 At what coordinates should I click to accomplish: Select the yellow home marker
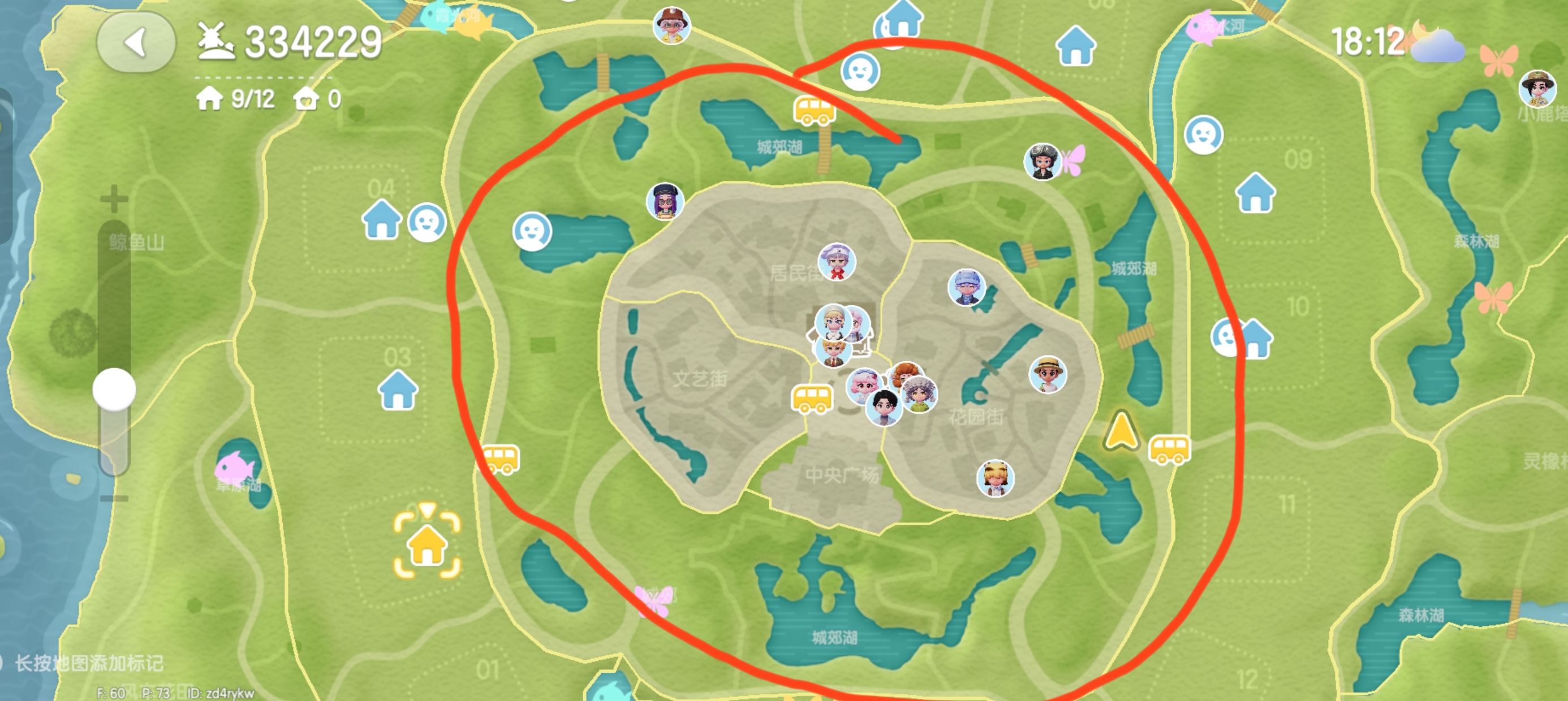(427, 543)
